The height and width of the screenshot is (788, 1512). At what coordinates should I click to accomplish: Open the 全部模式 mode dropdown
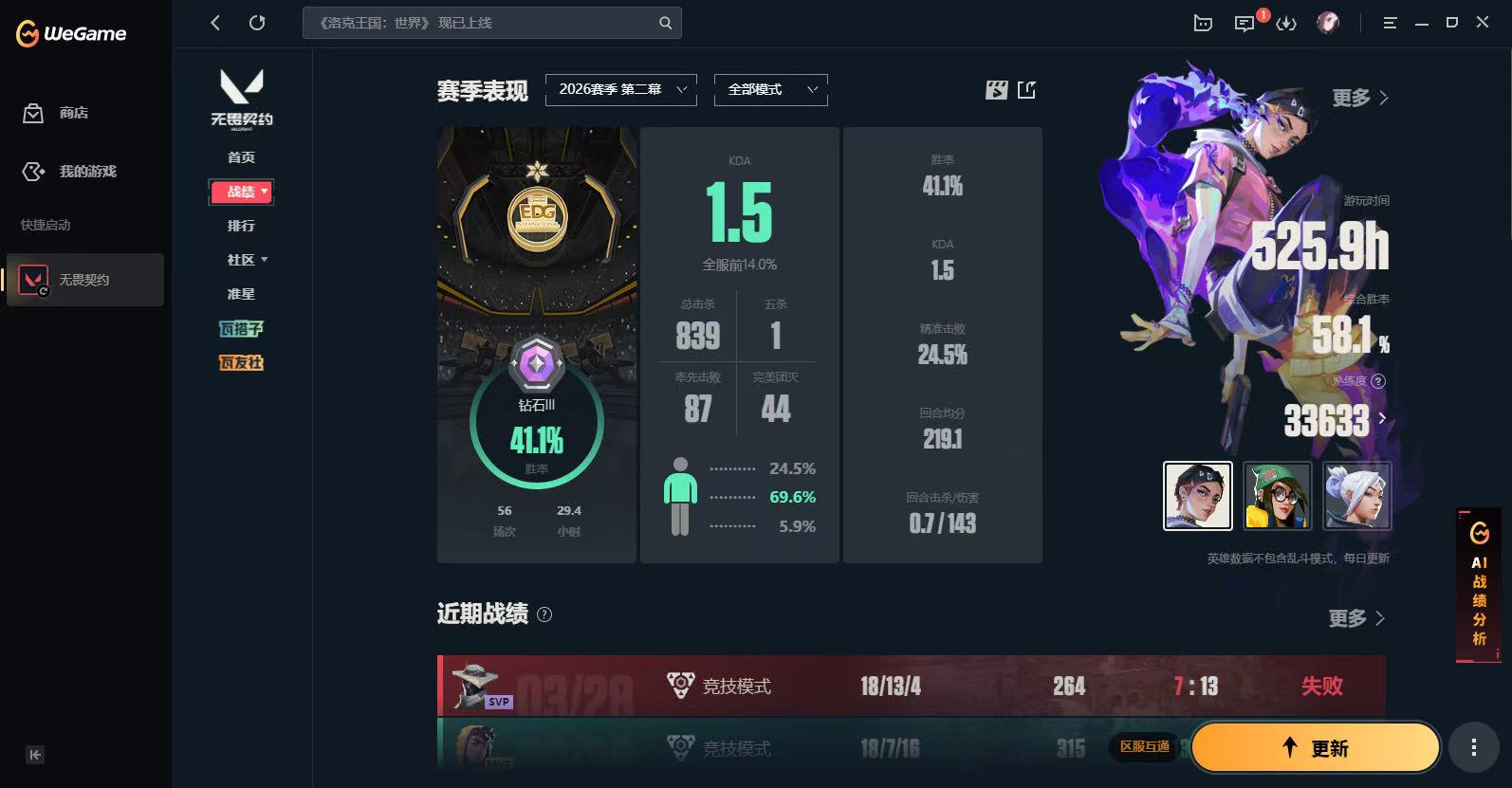(770, 89)
